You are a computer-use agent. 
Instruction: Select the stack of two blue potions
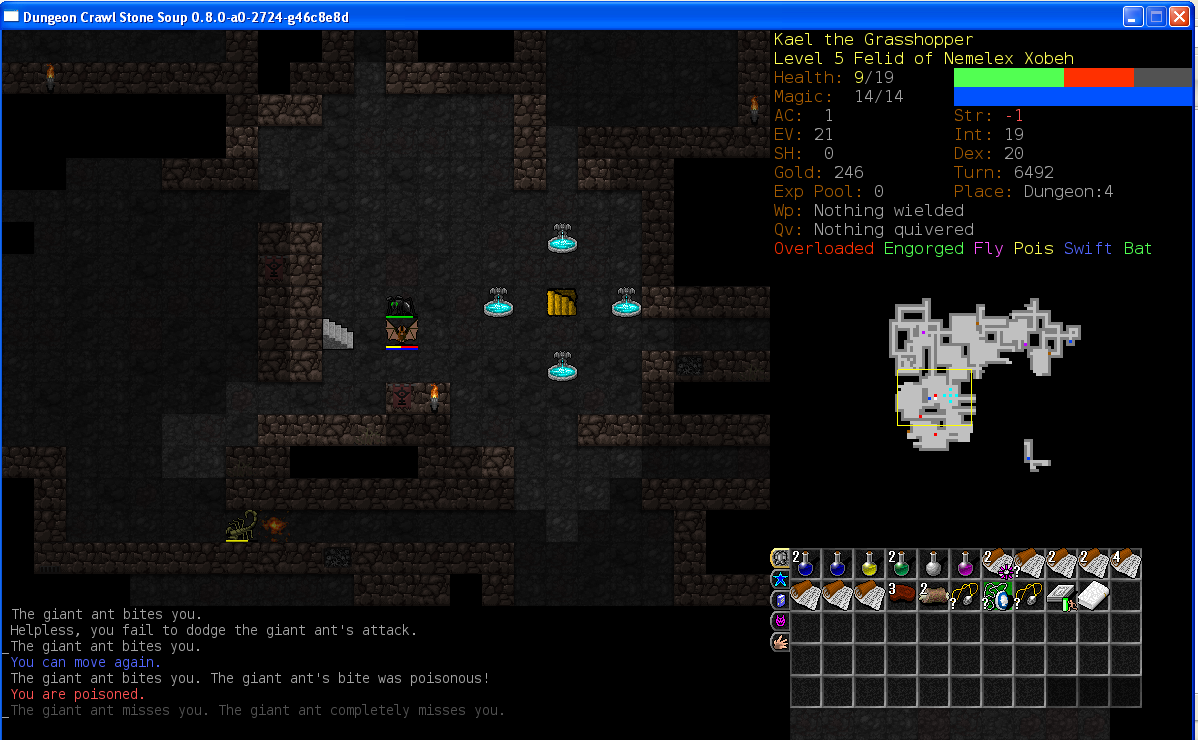[806, 564]
